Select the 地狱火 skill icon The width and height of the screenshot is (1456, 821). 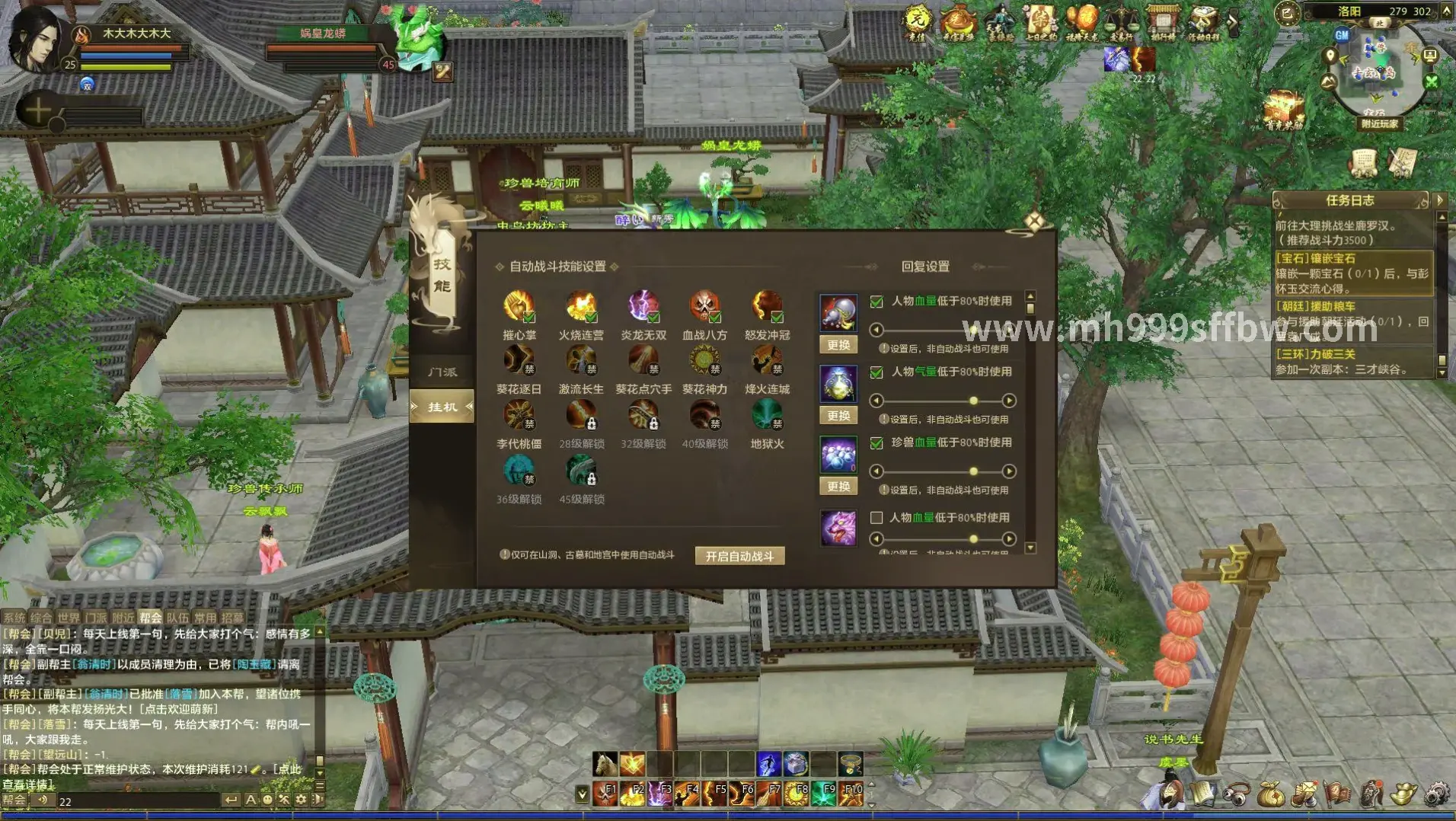767,417
